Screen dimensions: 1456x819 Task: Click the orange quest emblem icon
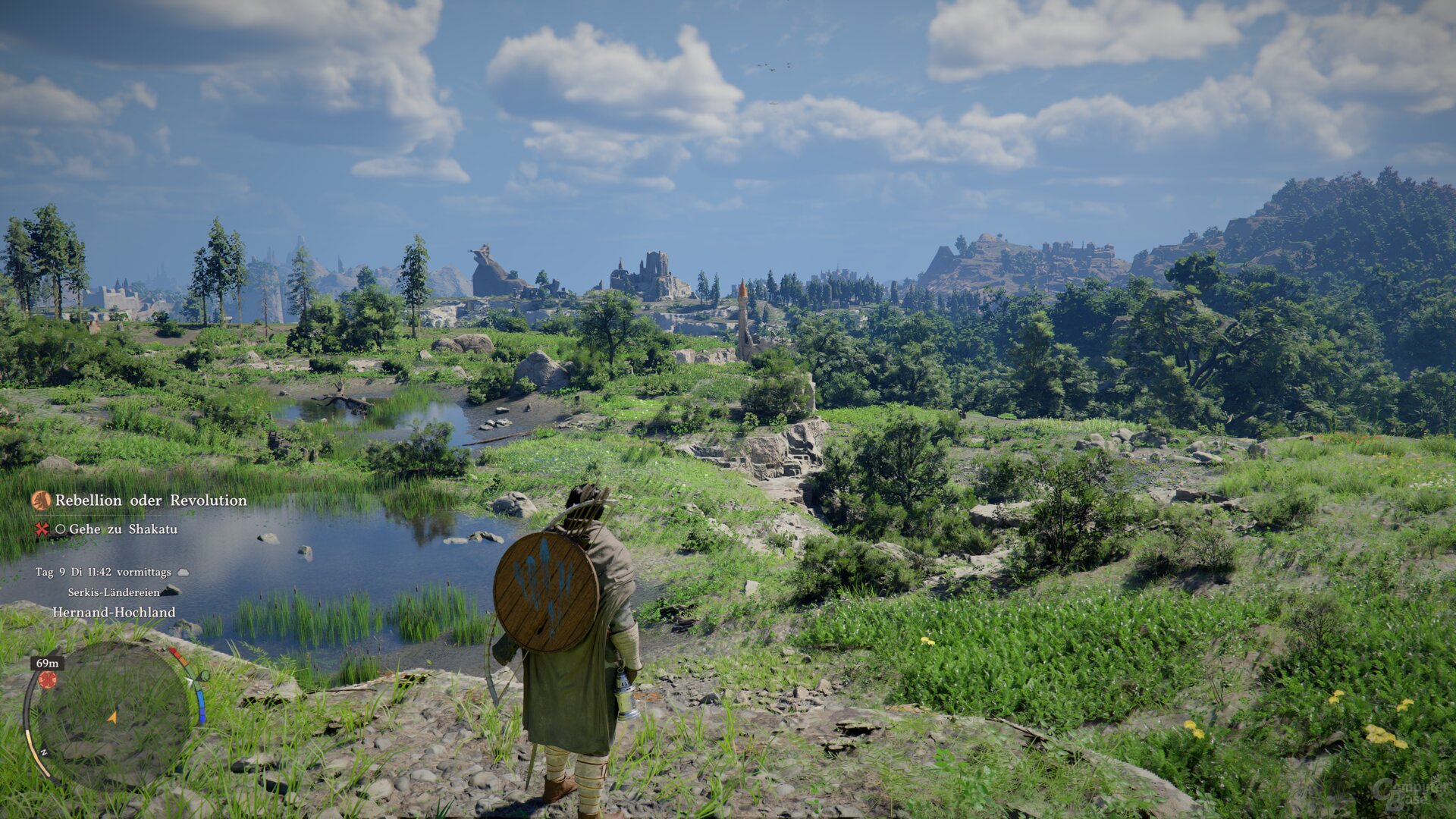tap(41, 500)
